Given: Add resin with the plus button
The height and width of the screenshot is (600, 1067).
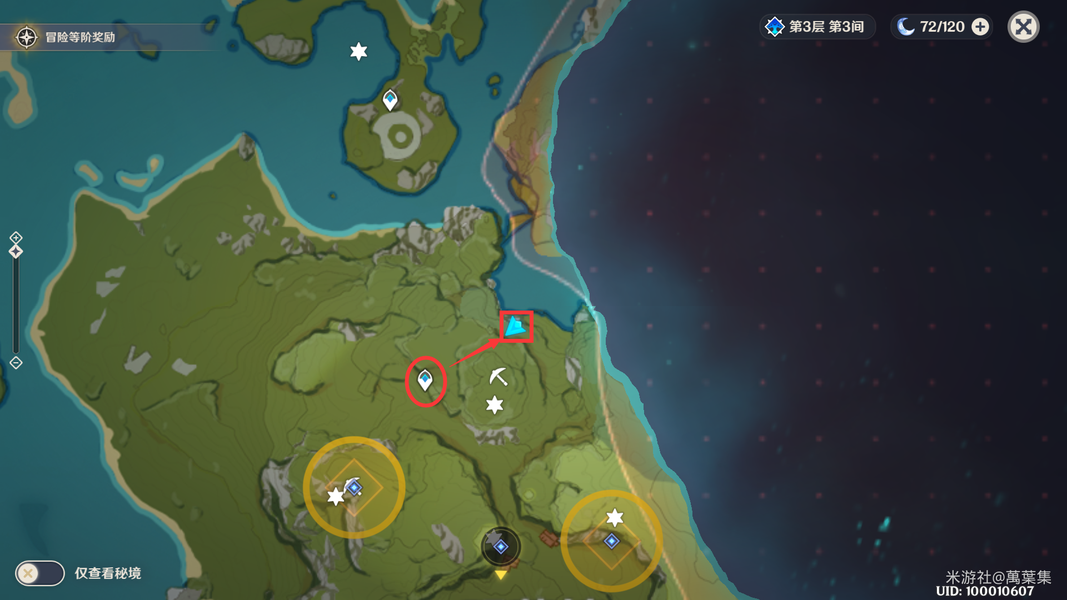Looking at the screenshot, I should tap(981, 27).
